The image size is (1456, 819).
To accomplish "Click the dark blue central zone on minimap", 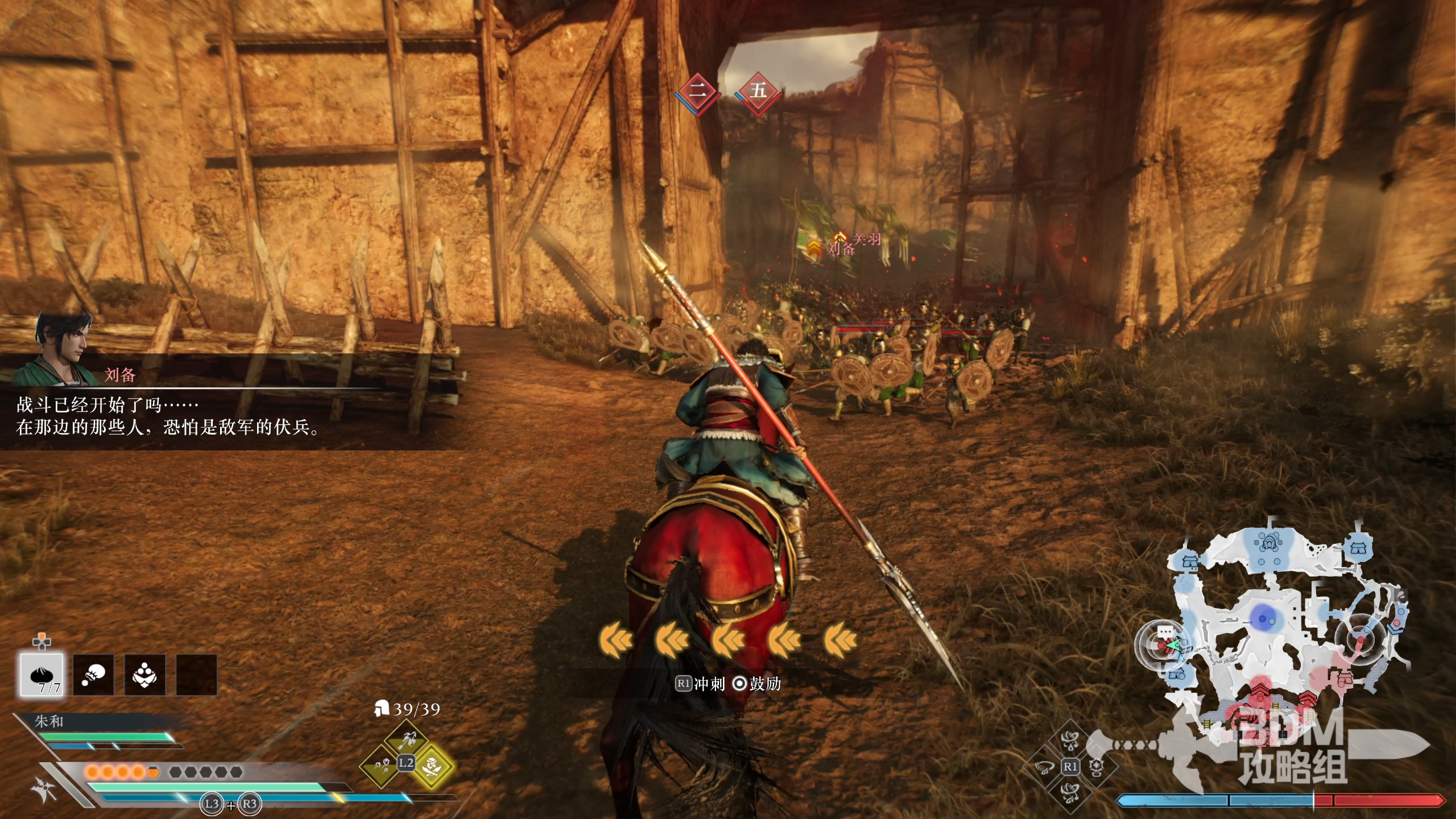I will tap(1264, 619).
